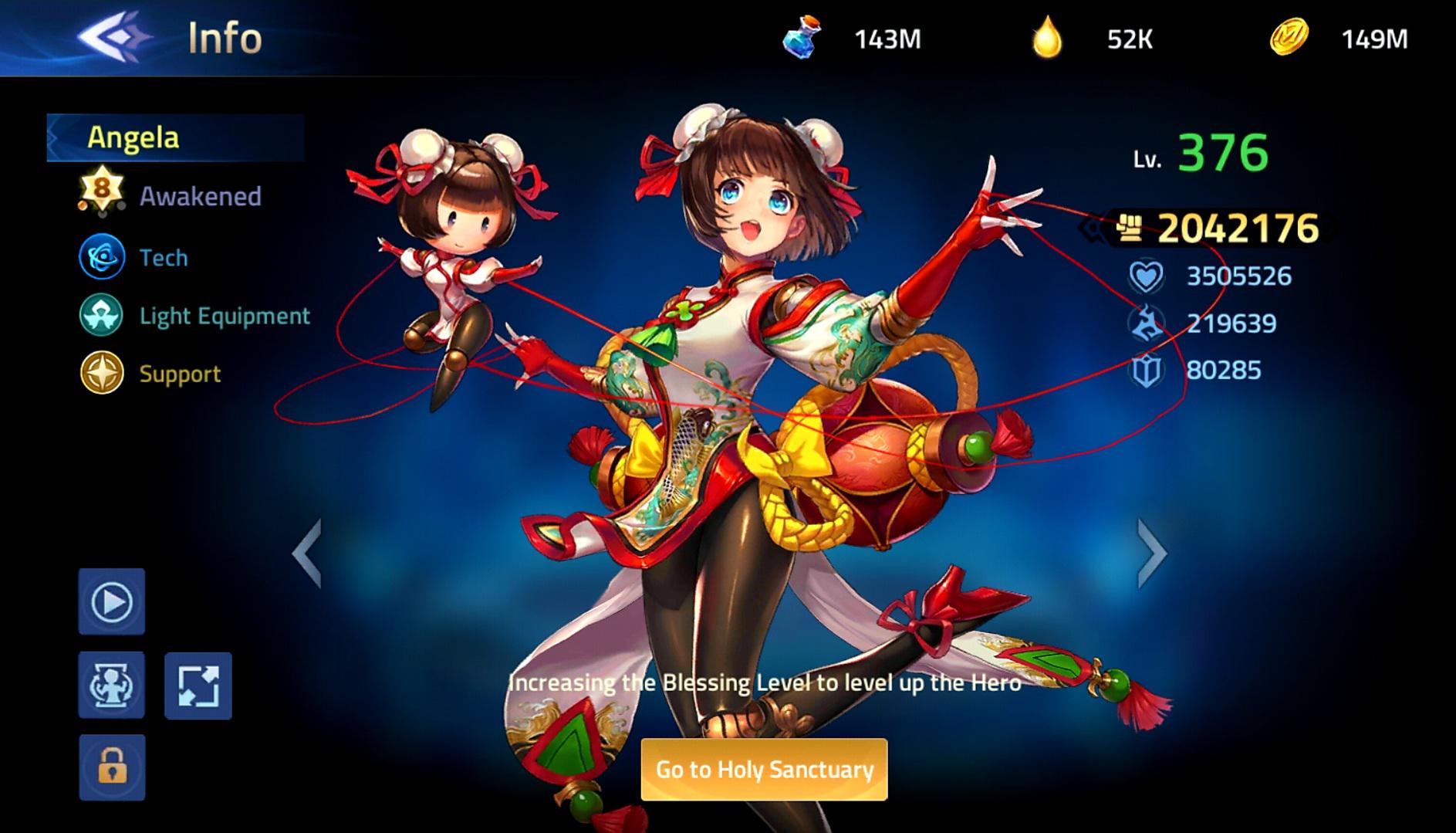Tap the yellow droplet currency icon
This screenshot has width=1456, height=833.
click(x=1047, y=38)
